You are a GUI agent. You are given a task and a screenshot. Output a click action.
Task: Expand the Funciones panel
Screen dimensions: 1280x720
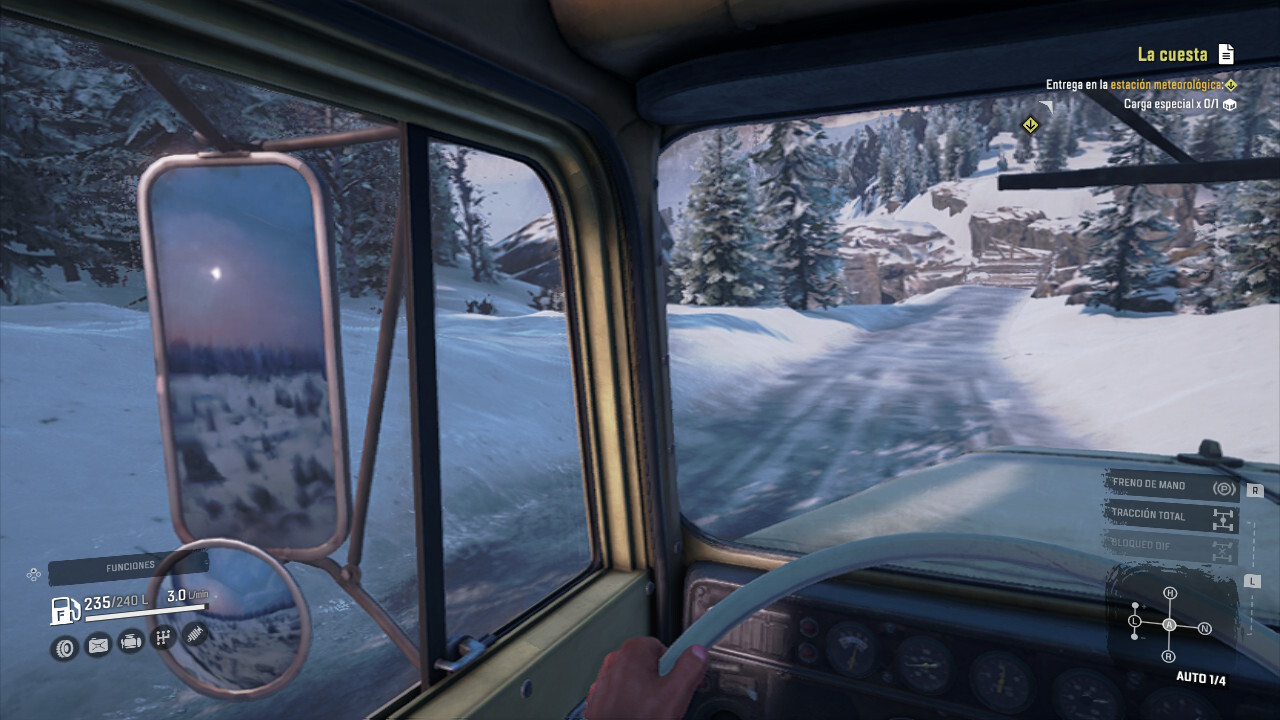point(130,564)
